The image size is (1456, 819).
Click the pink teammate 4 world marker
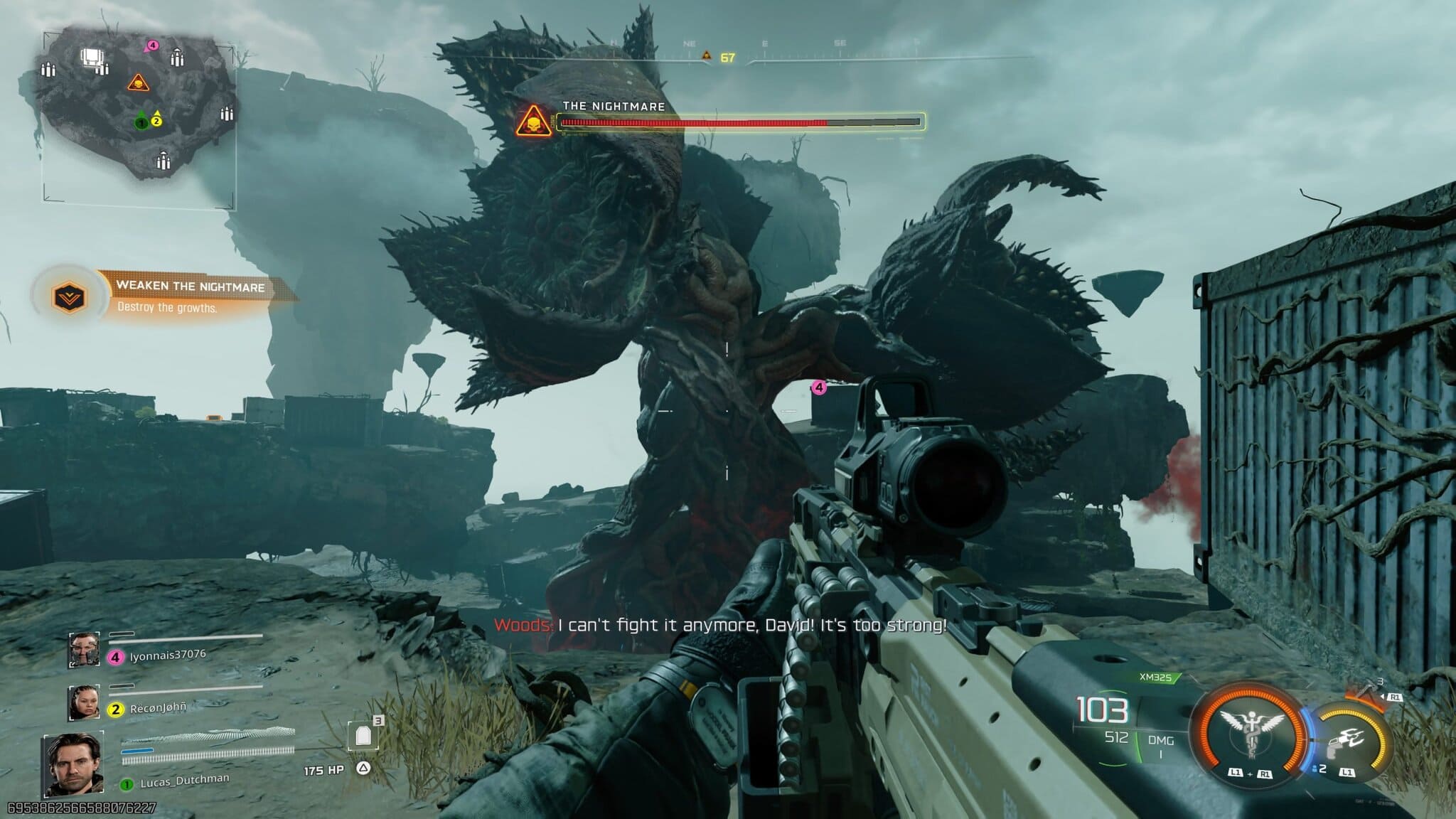819,387
